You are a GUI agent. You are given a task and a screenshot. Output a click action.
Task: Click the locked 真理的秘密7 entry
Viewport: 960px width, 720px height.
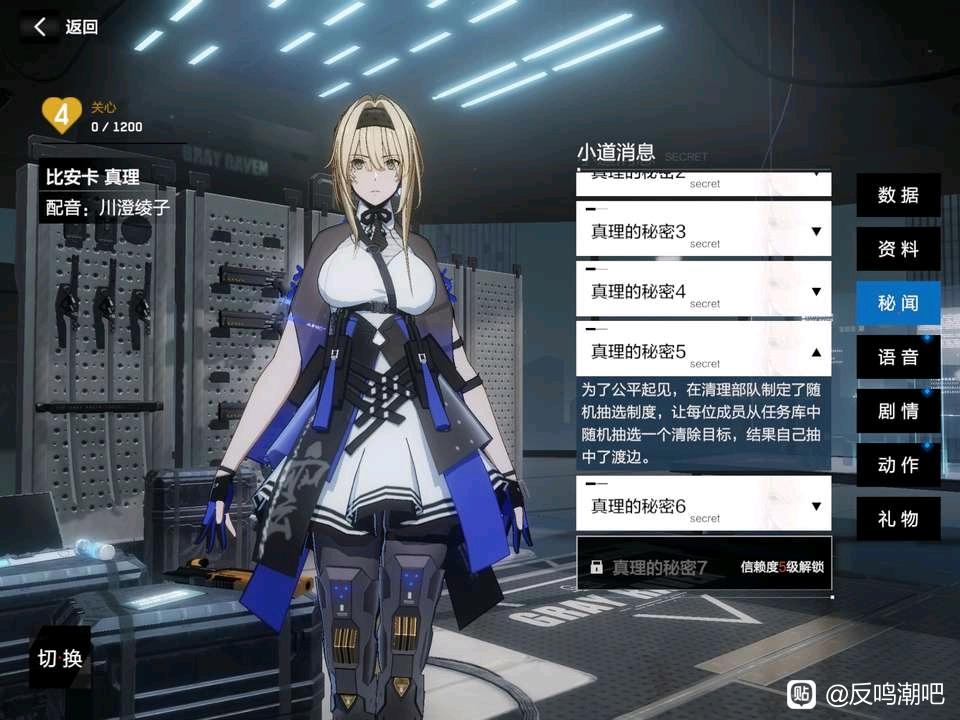tap(704, 567)
